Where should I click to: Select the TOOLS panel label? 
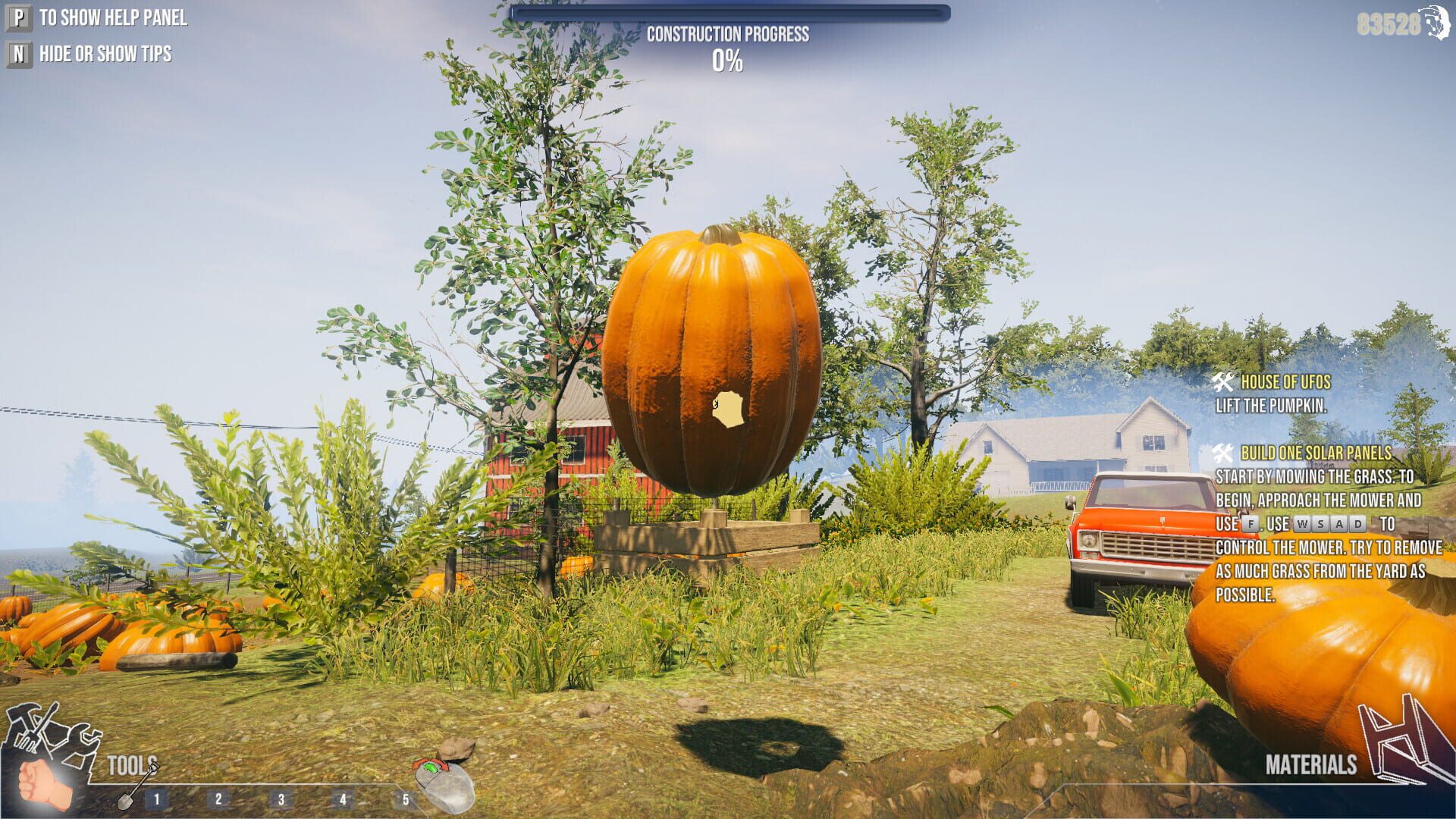pos(130,764)
